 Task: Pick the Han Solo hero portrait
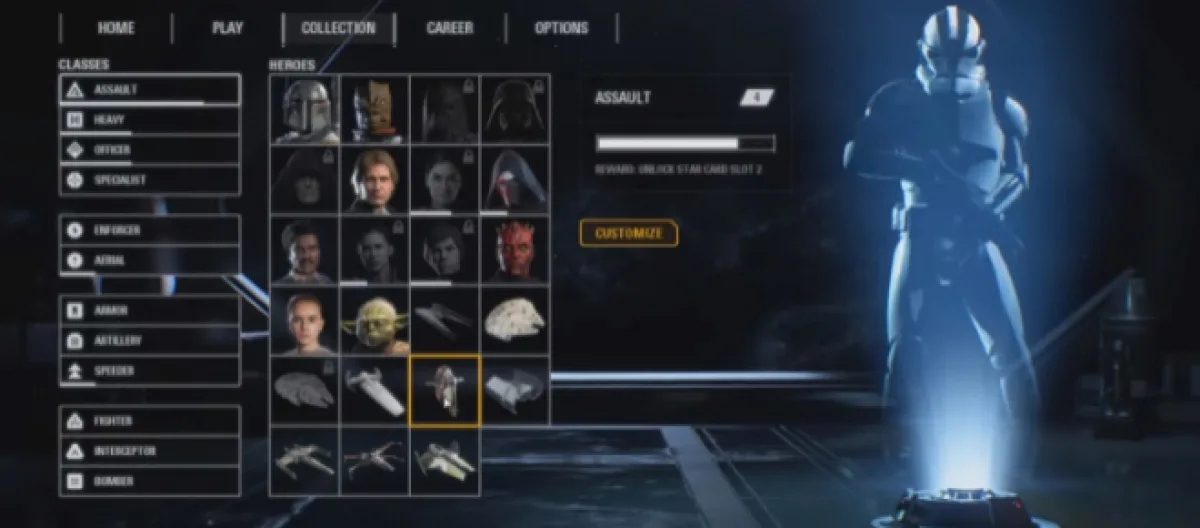[374, 180]
